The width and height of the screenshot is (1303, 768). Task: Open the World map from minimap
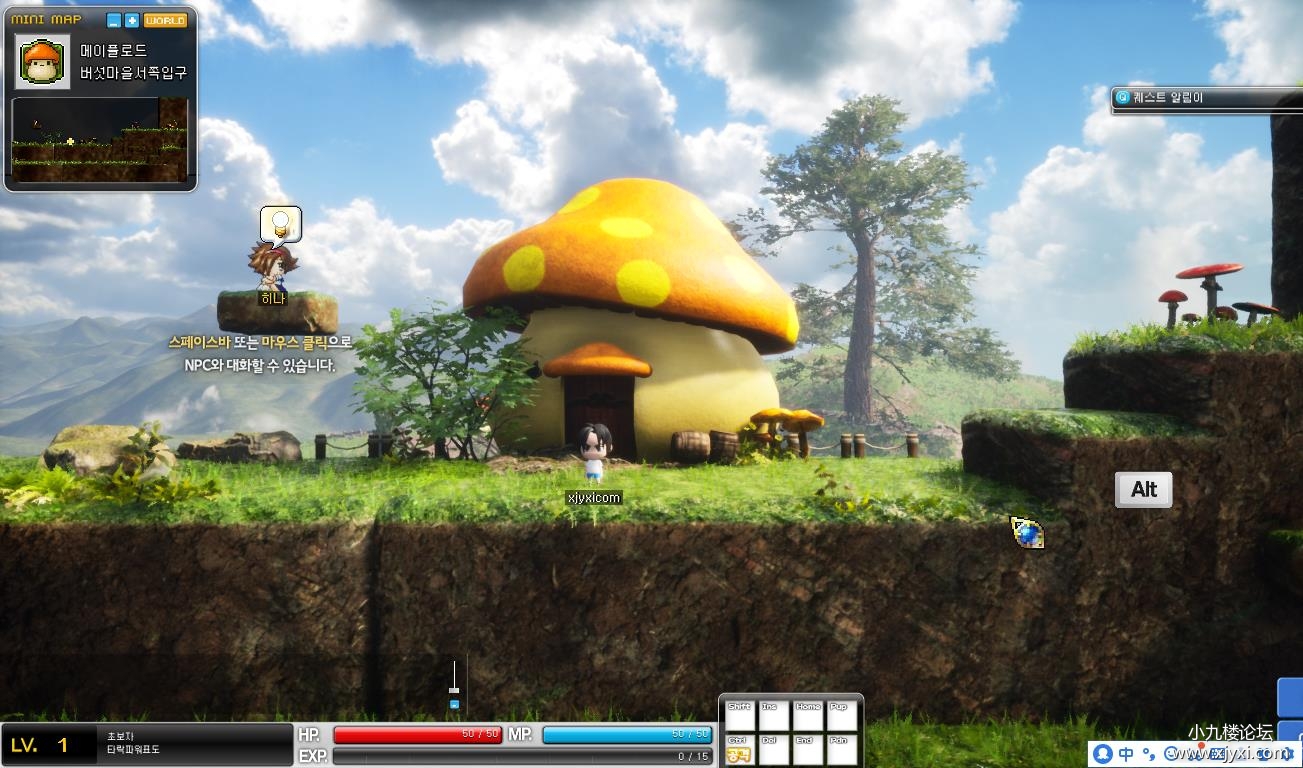coord(165,20)
